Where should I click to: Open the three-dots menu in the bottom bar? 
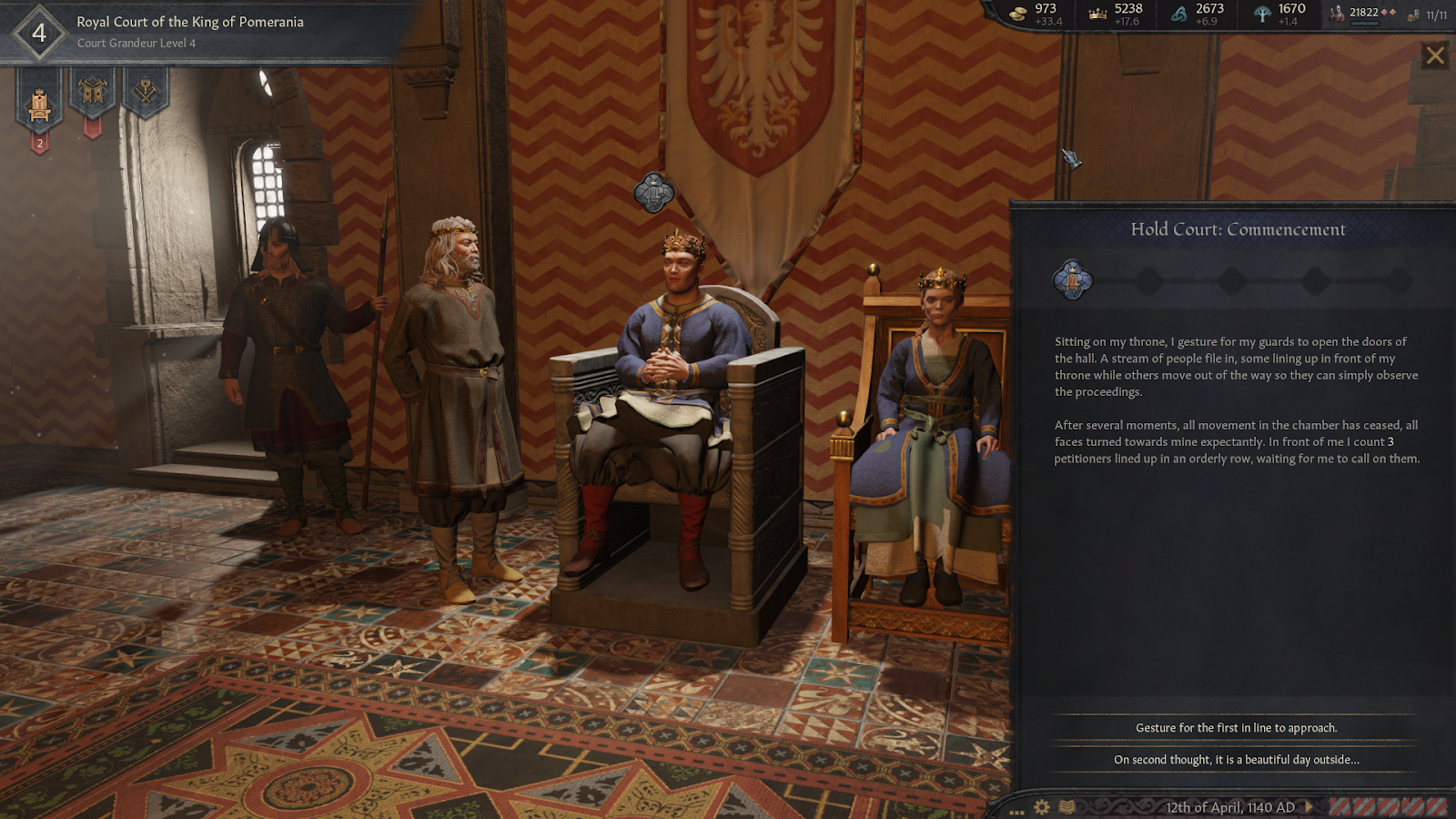[1016, 811]
